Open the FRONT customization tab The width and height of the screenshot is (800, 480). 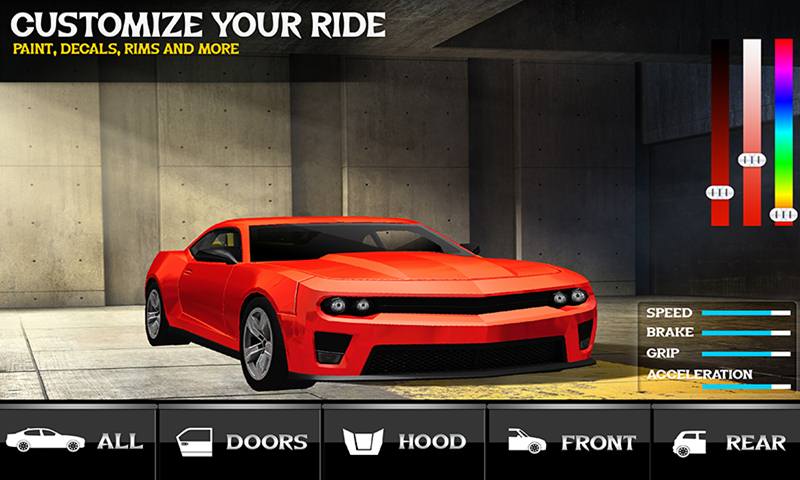coord(569,441)
